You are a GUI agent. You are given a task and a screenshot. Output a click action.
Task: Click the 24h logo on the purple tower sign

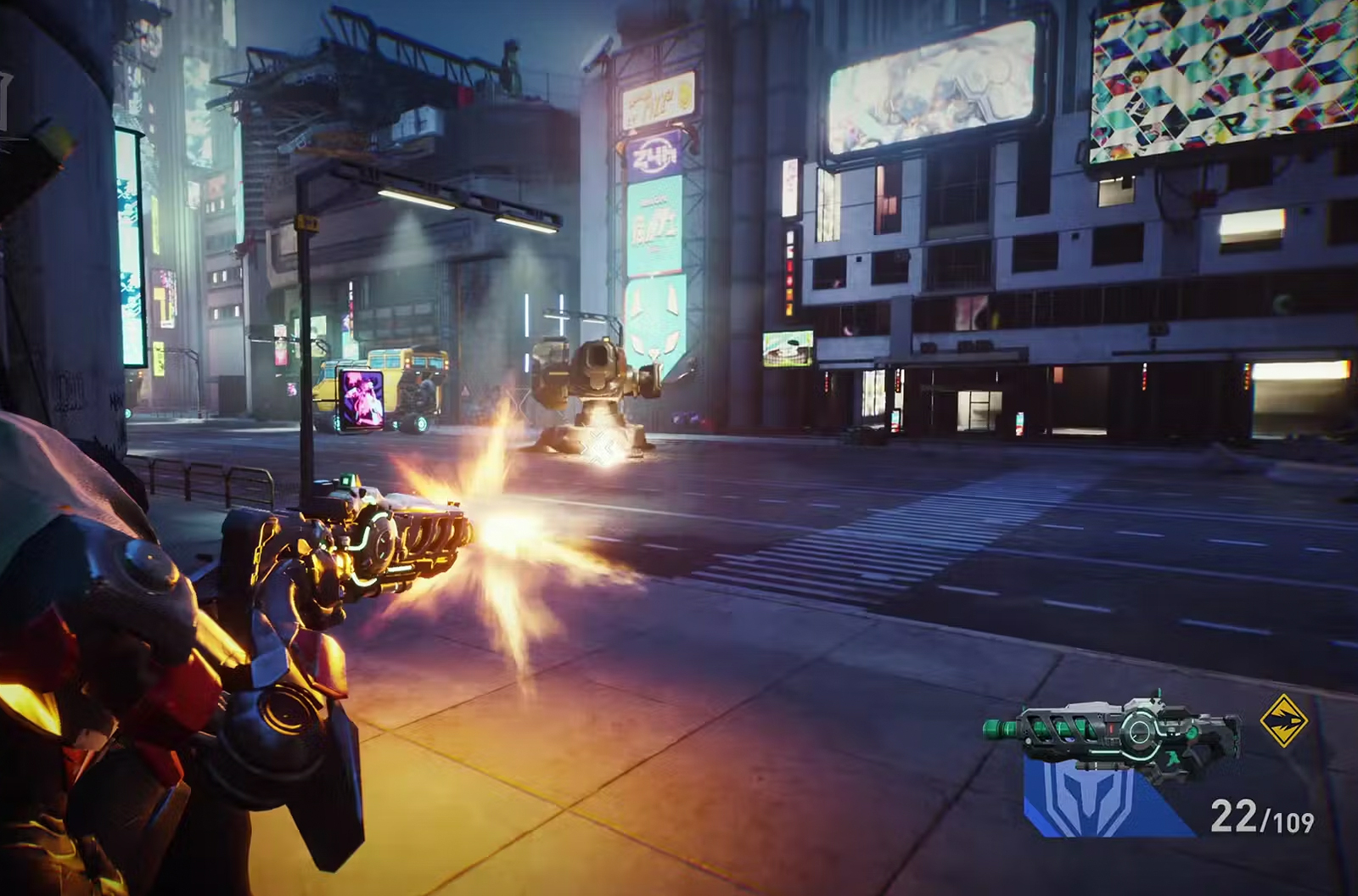click(653, 154)
